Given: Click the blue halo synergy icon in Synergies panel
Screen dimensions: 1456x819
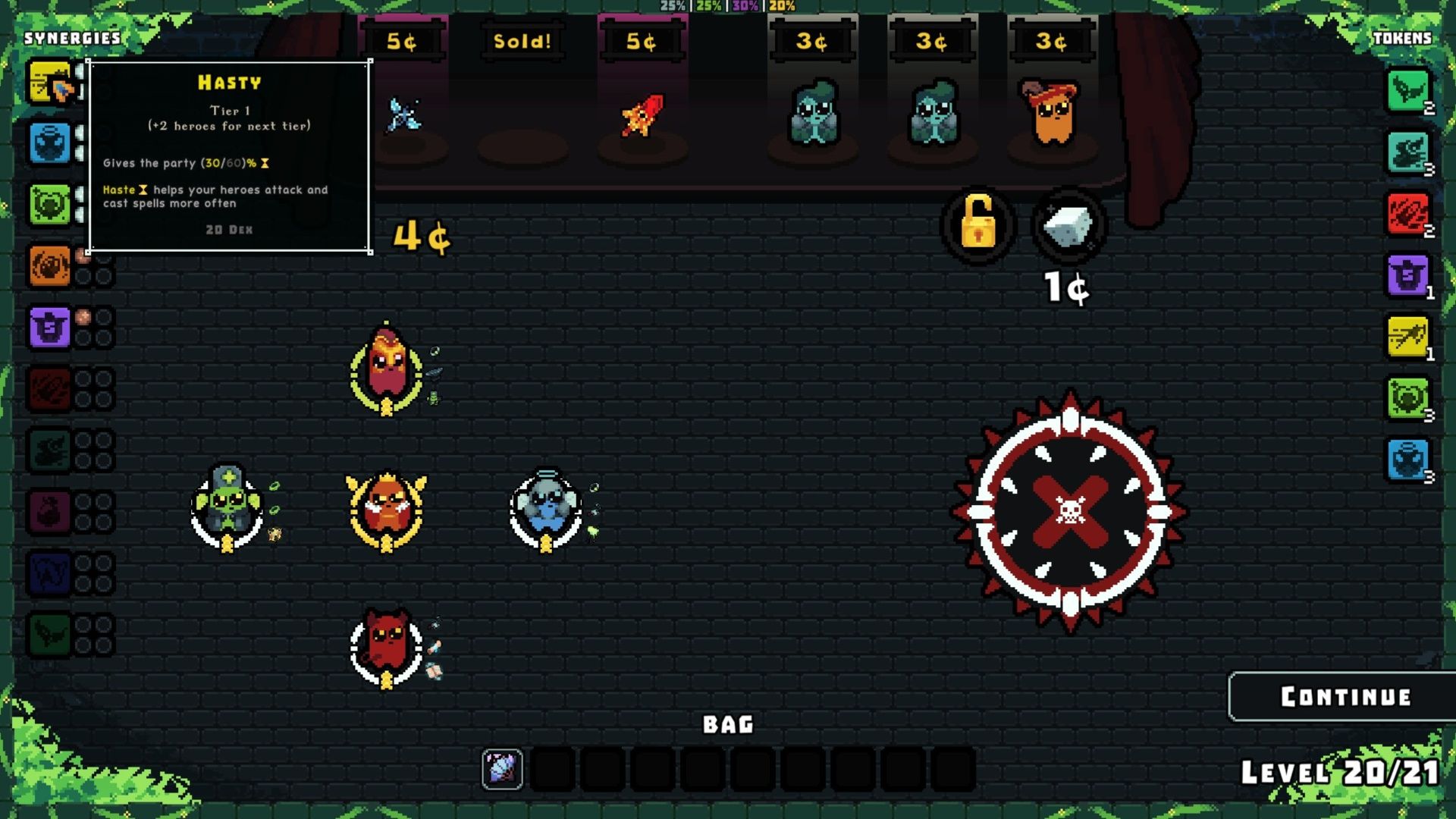Looking at the screenshot, I should tap(49, 143).
